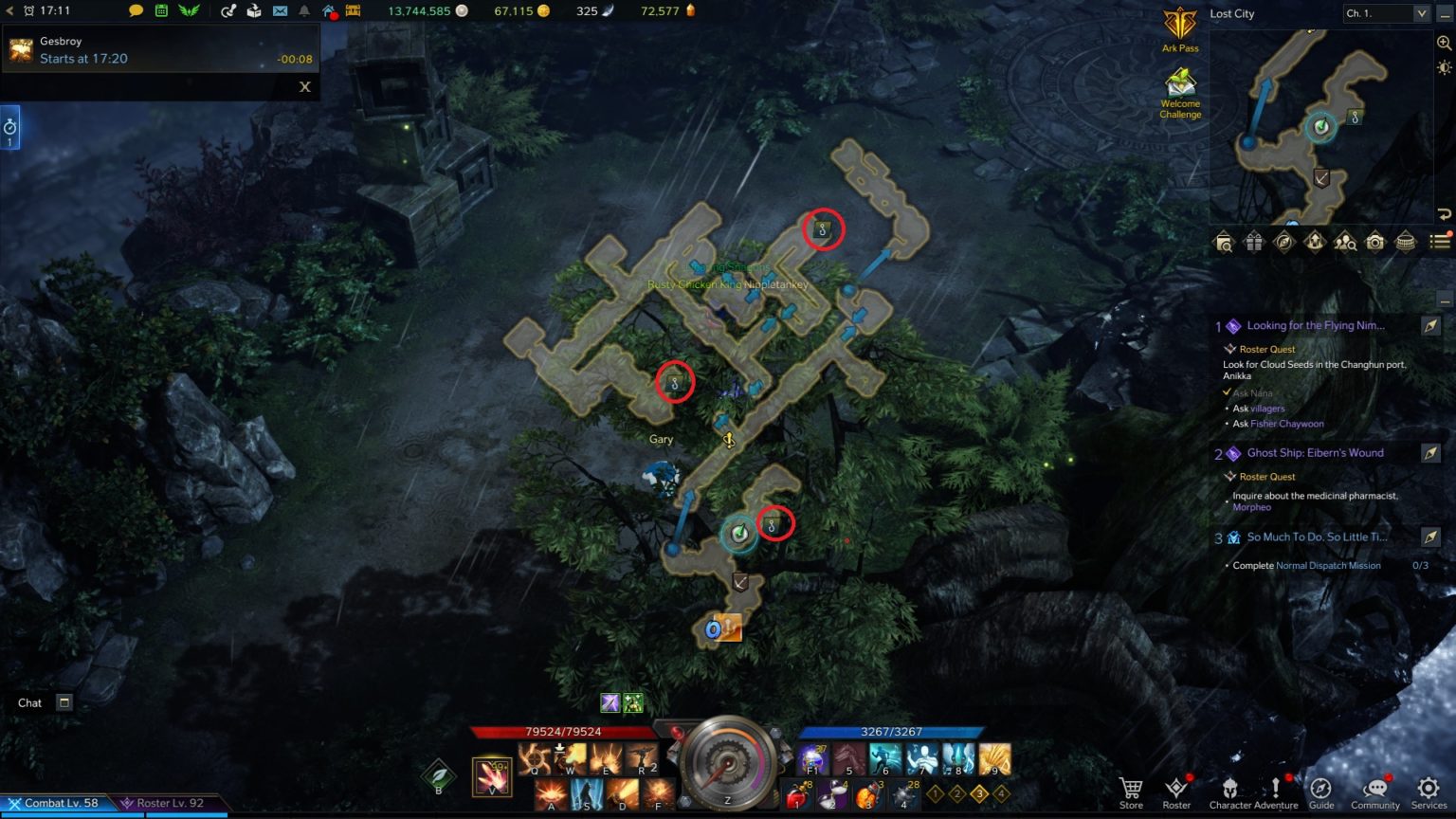Viewport: 1456px width, 819px height.
Task: Open the Services gear menu
Action: click(1429, 792)
